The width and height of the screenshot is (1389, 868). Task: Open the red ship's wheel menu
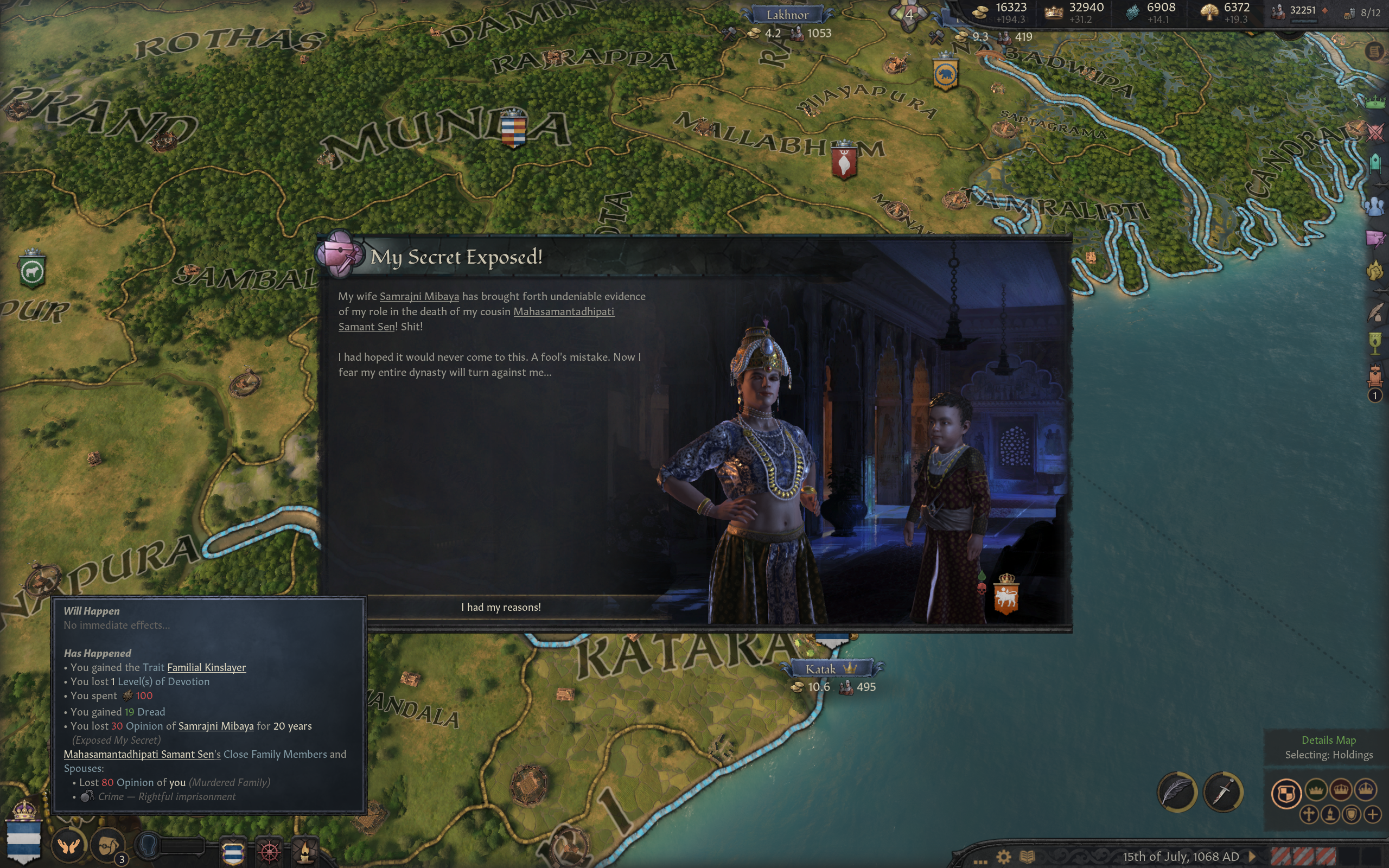click(269, 851)
